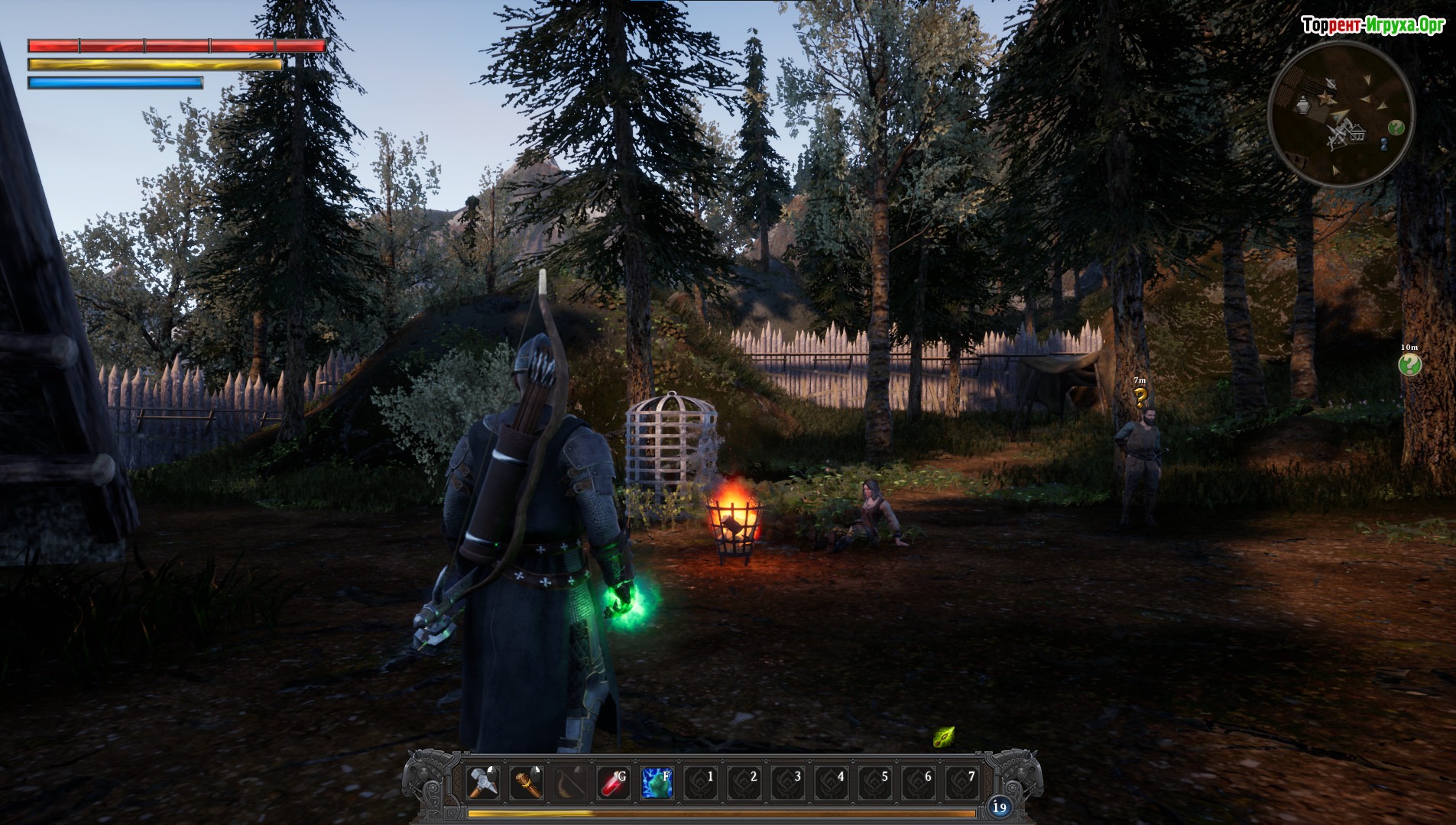This screenshot has height=825, width=1456.
Task: Select the empty hotbar slot numbered 7
Action: click(x=963, y=783)
